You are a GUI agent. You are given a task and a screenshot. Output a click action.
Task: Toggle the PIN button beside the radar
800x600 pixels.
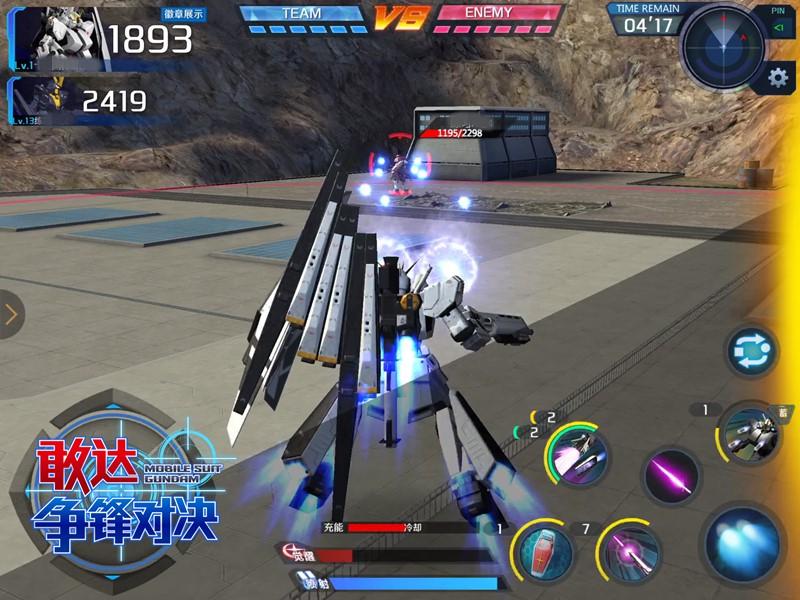click(778, 22)
